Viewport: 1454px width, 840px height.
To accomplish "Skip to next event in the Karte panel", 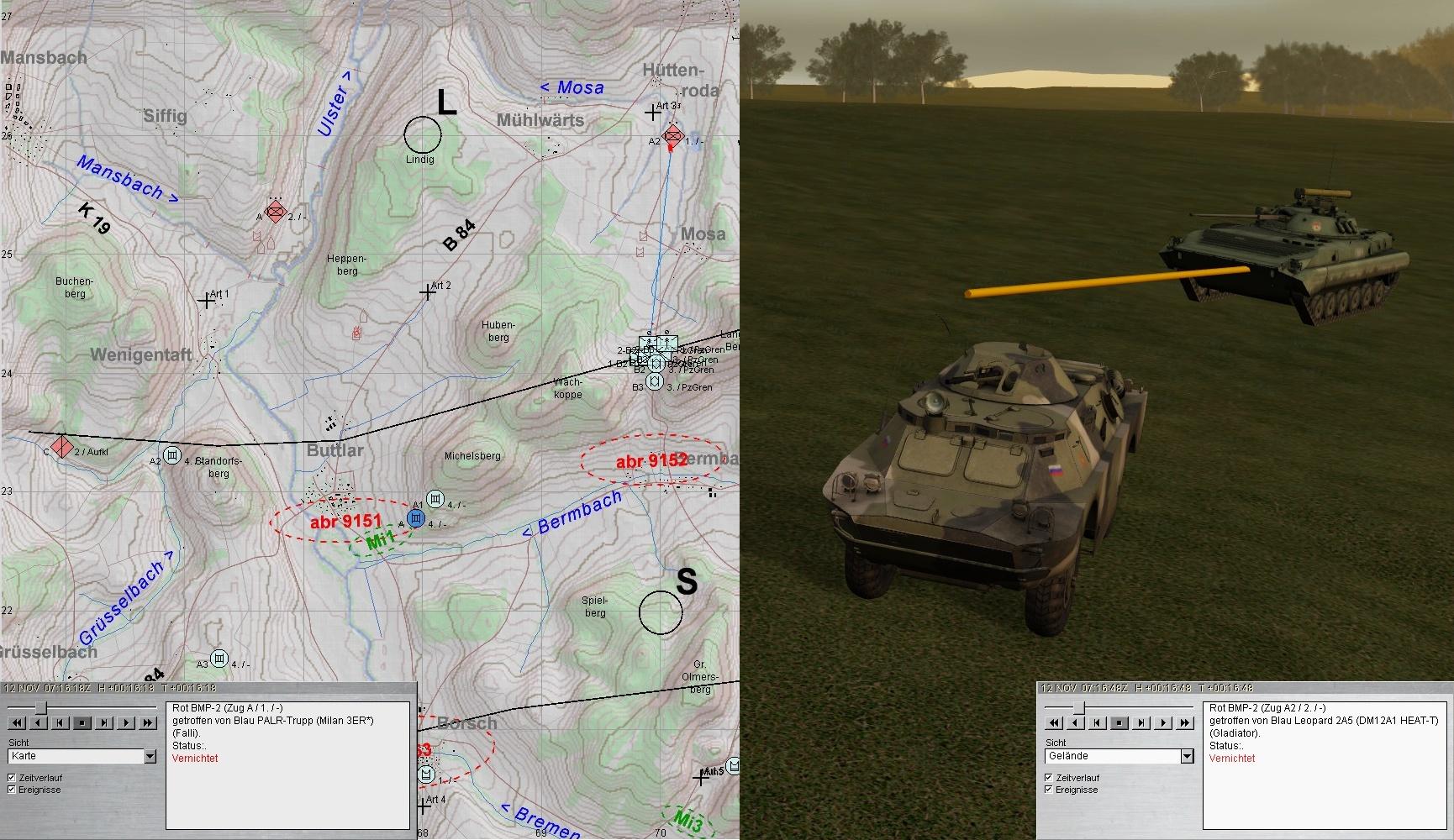I will 104,722.
